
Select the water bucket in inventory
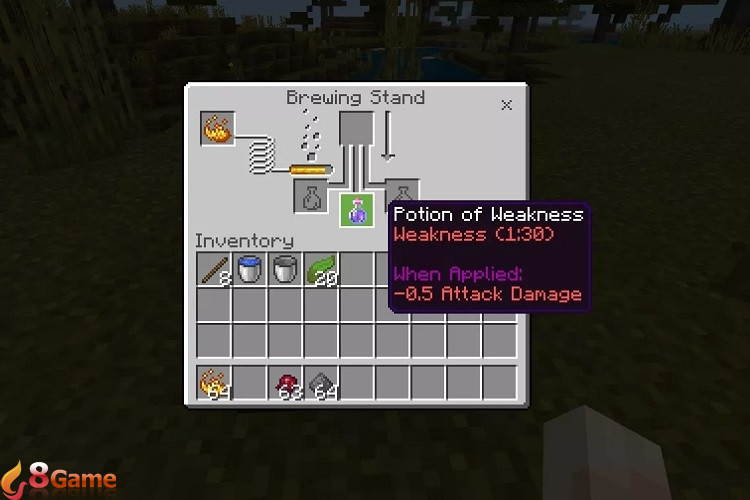click(x=250, y=269)
